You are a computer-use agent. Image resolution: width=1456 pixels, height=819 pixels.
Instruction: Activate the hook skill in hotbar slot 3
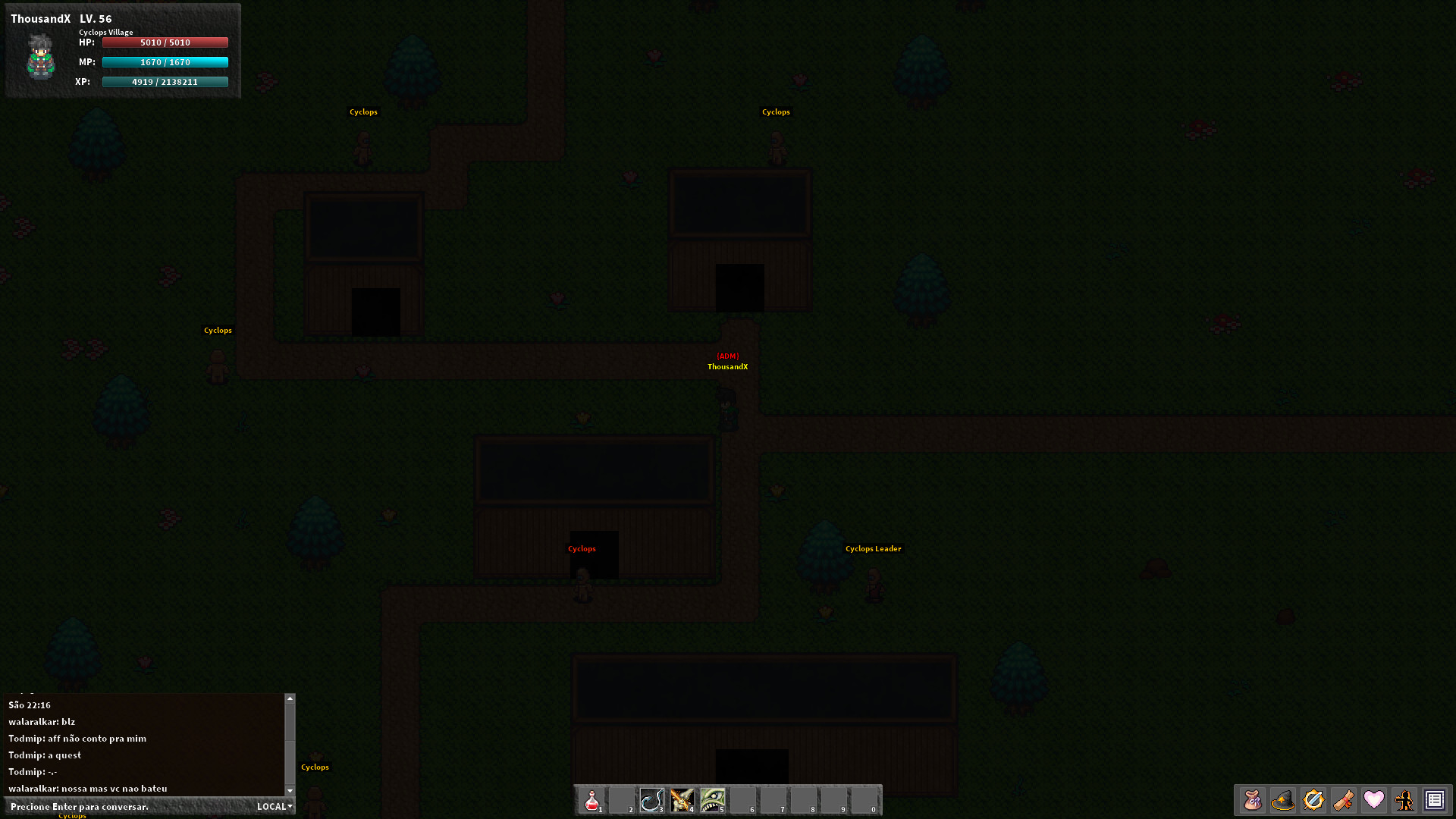[x=652, y=800]
